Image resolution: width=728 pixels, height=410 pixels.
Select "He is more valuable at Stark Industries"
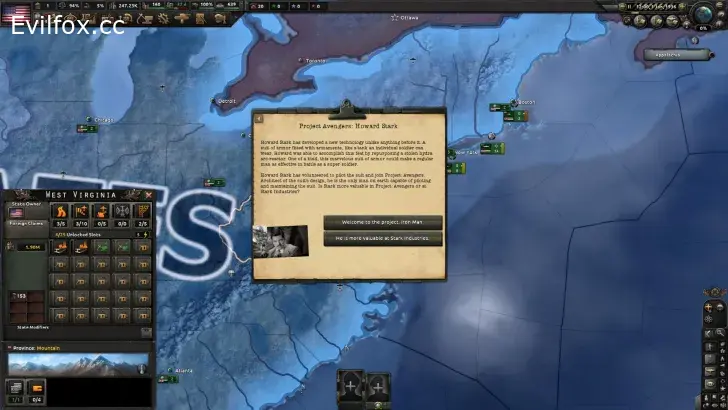[382, 239]
